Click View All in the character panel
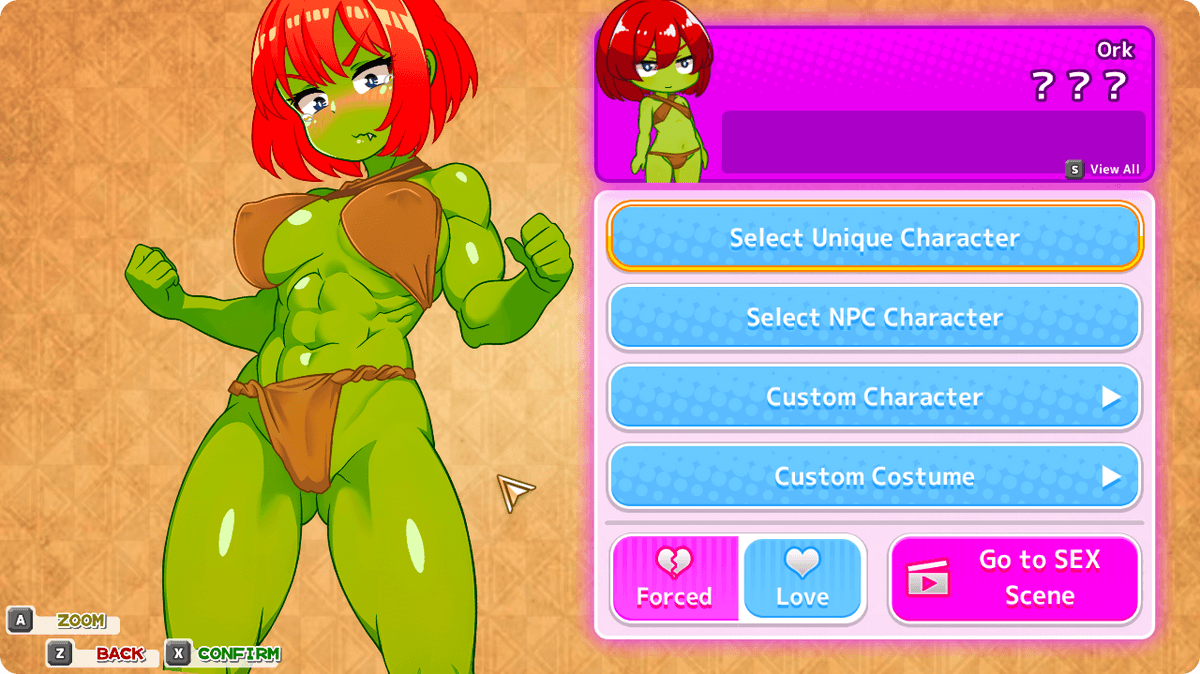Screen dimensions: 1200x674 1104,169
